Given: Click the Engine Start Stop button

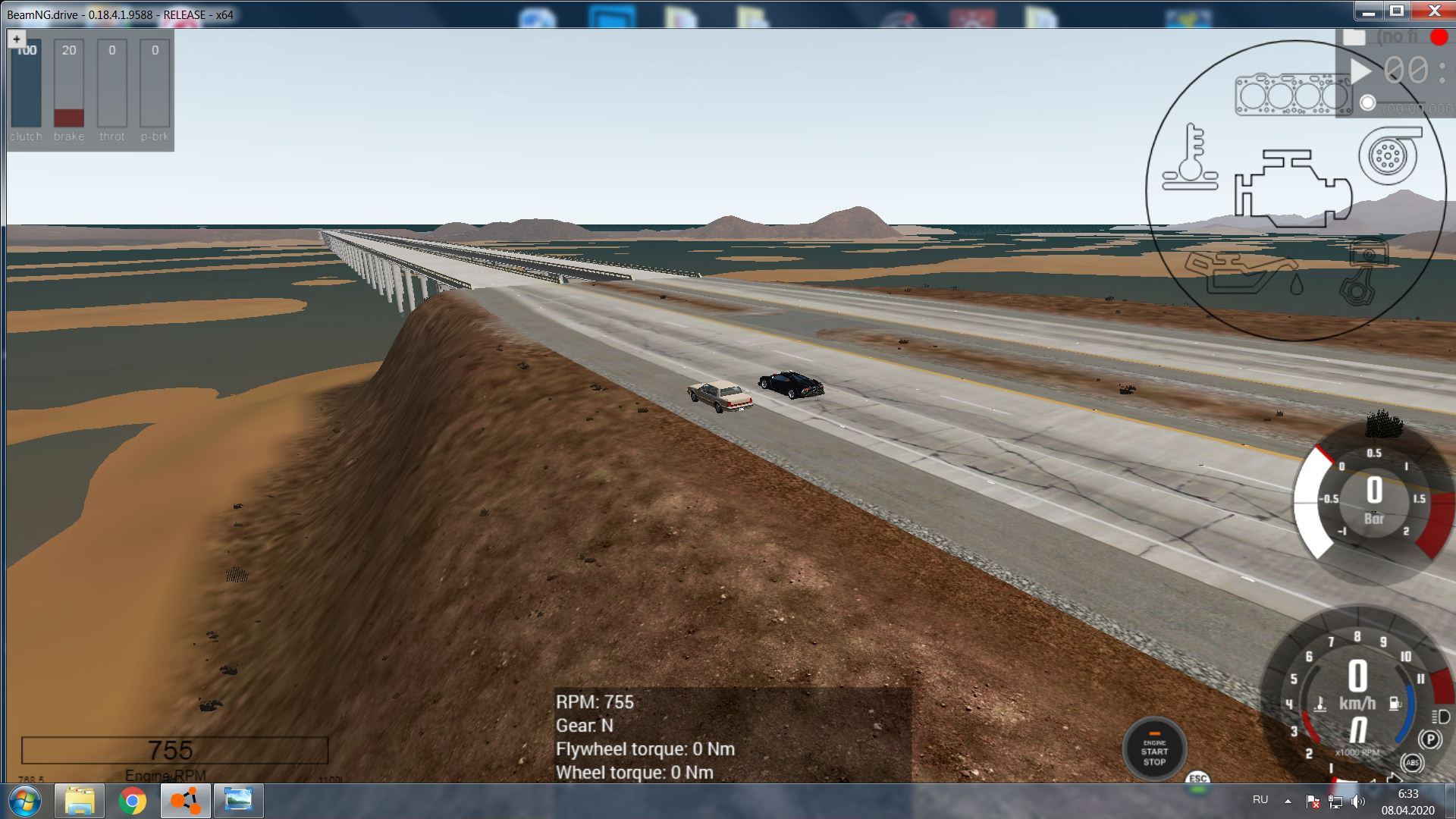Looking at the screenshot, I should [x=1154, y=751].
